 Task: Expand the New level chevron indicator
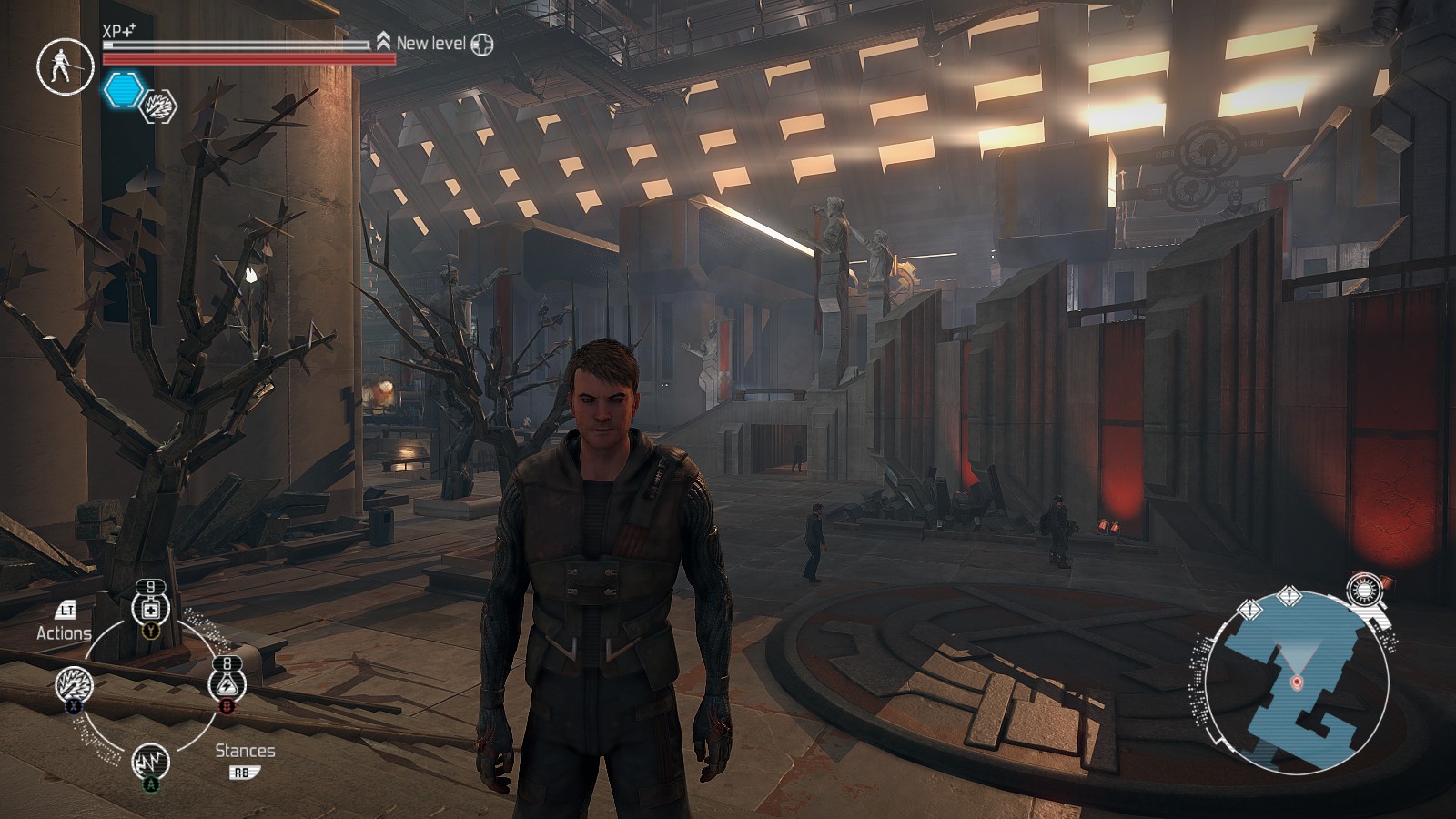click(x=383, y=40)
